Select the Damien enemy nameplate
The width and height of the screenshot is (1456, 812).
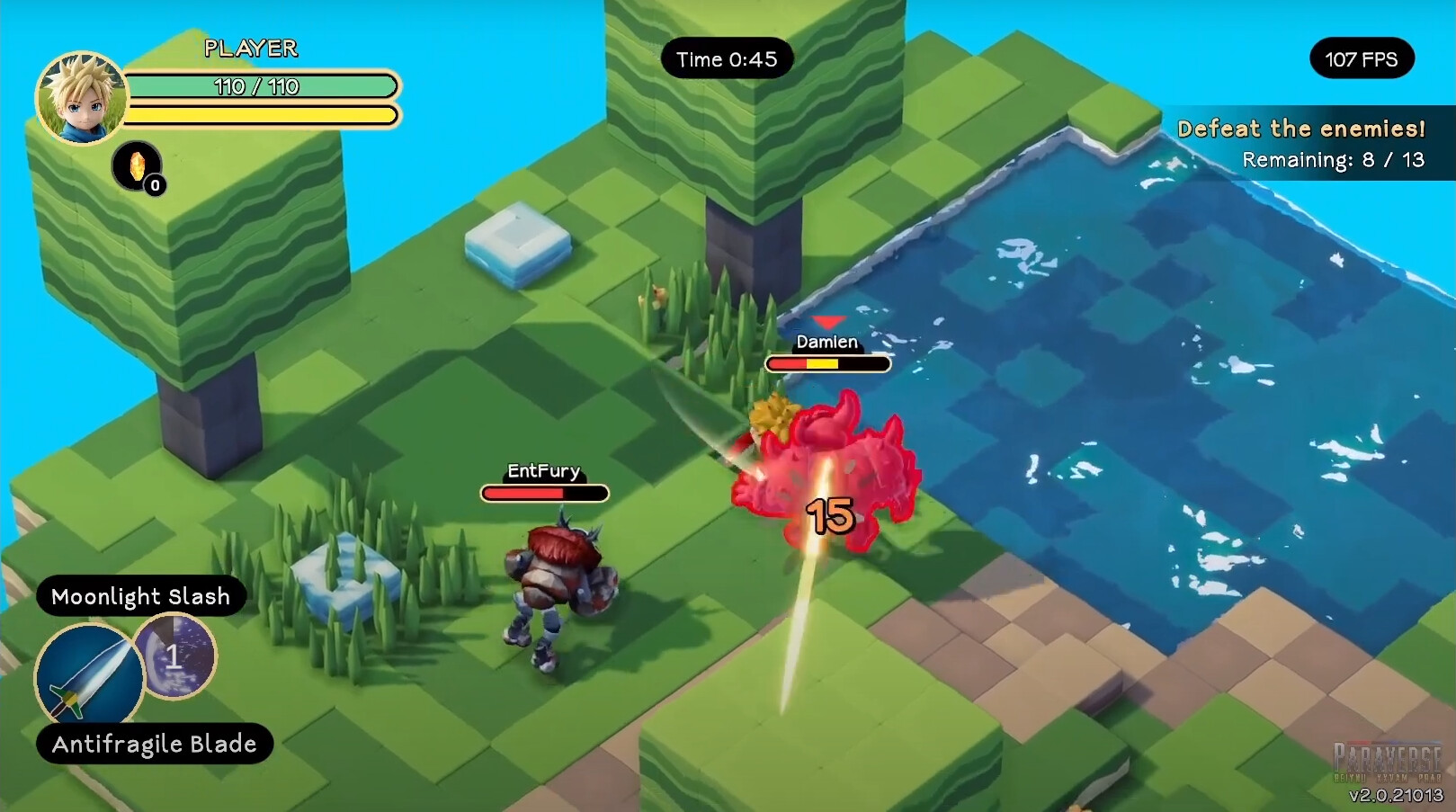826,343
